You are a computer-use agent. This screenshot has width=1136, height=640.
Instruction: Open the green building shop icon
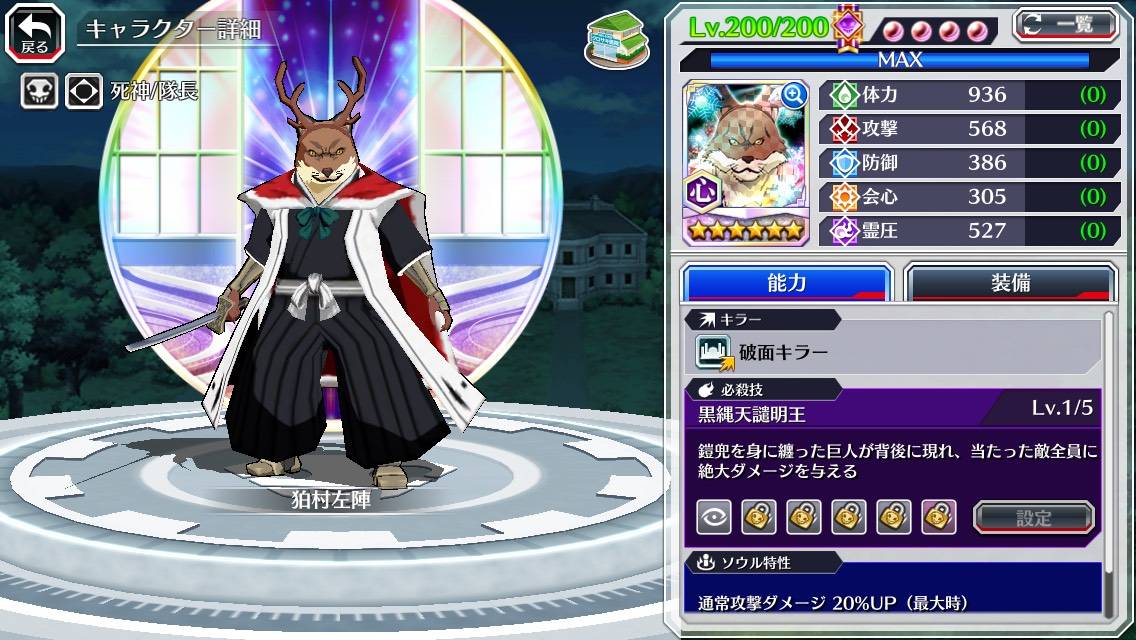(612, 36)
